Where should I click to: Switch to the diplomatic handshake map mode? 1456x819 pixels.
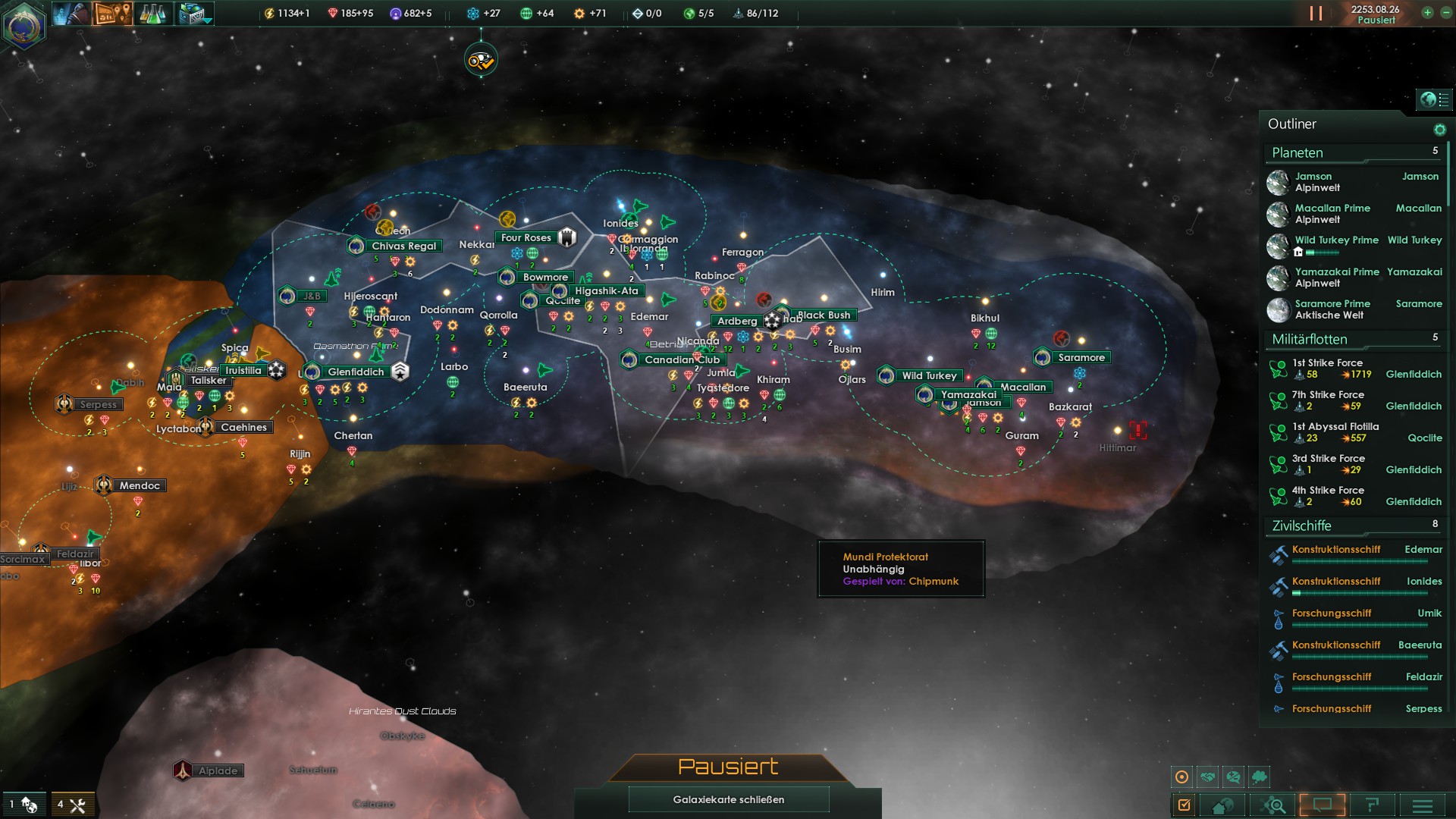1208,777
